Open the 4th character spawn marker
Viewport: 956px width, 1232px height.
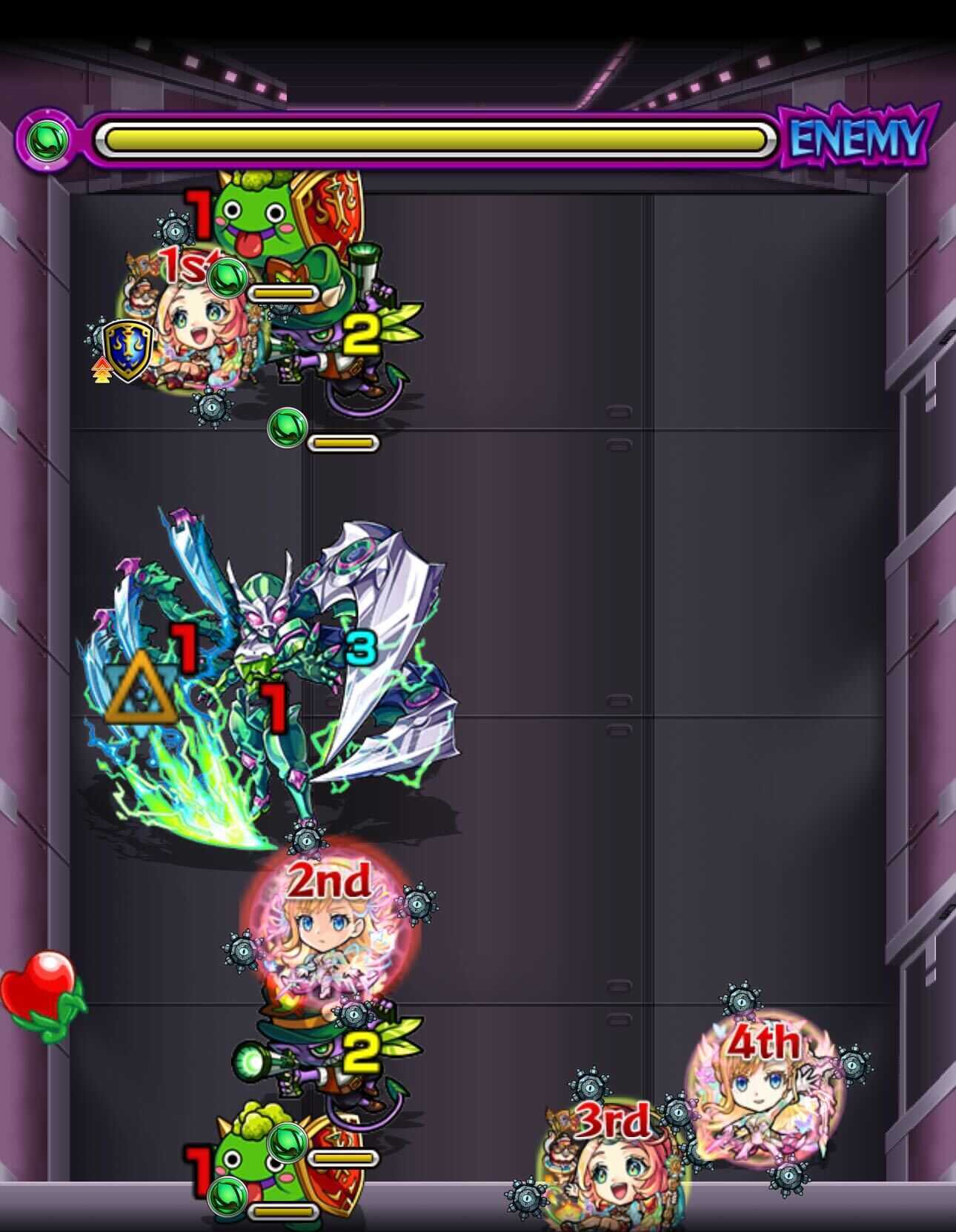click(766, 1042)
